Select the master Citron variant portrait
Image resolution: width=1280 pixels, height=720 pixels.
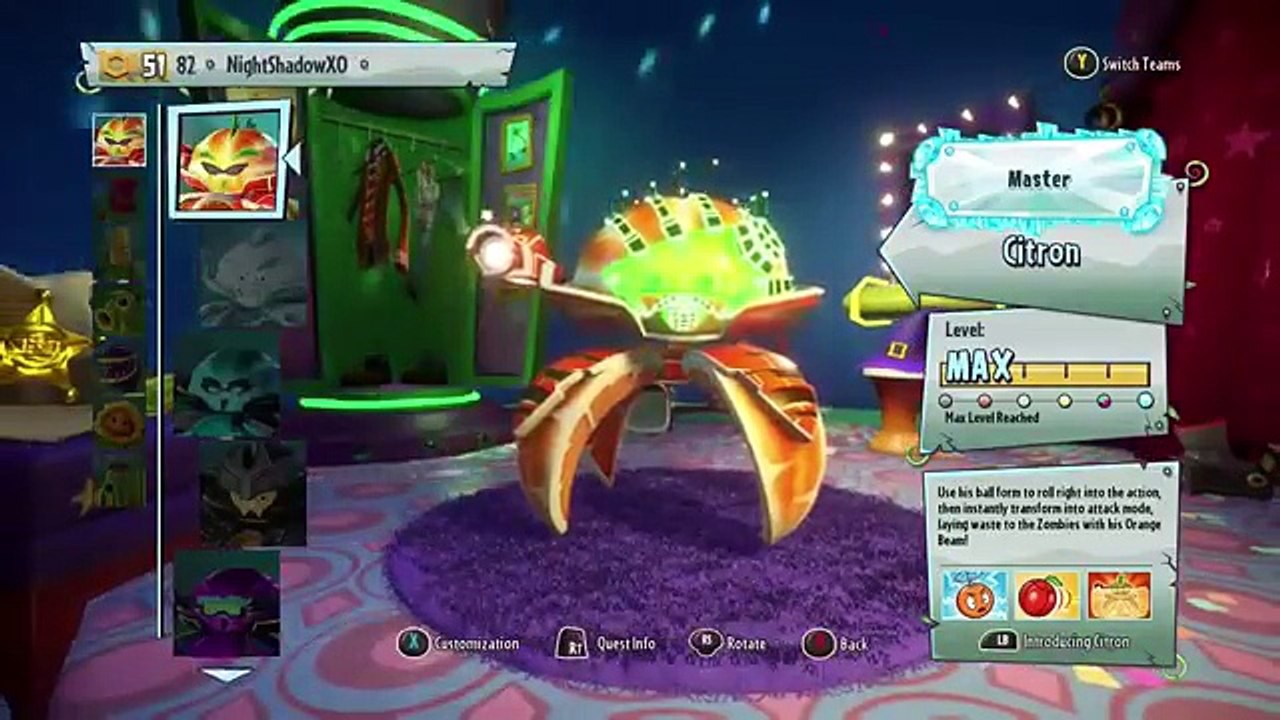click(x=228, y=159)
